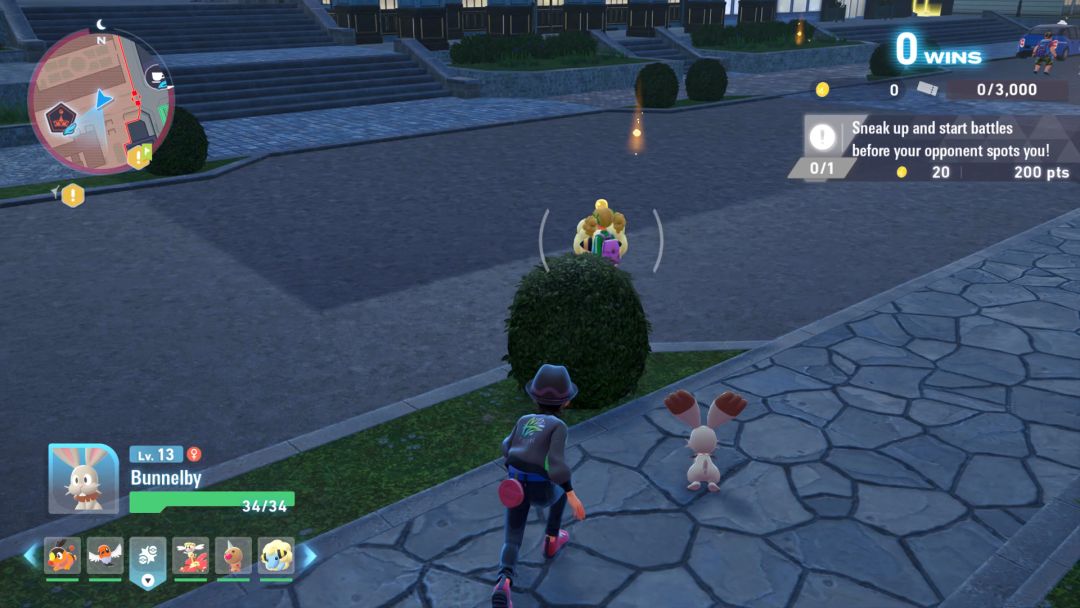This screenshot has height=608, width=1080.
Task: Switch to Mareep in the party bar
Action: coord(276,557)
